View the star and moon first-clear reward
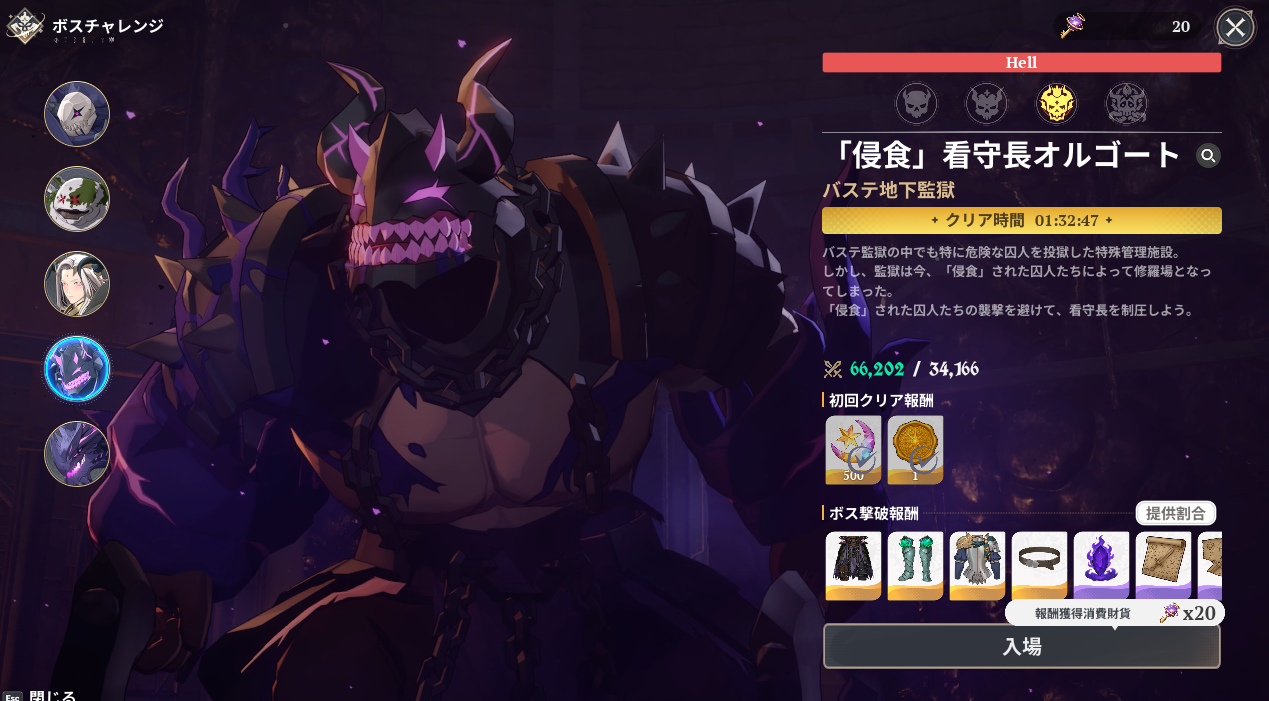 pyautogui.click(x=853, y=449)
